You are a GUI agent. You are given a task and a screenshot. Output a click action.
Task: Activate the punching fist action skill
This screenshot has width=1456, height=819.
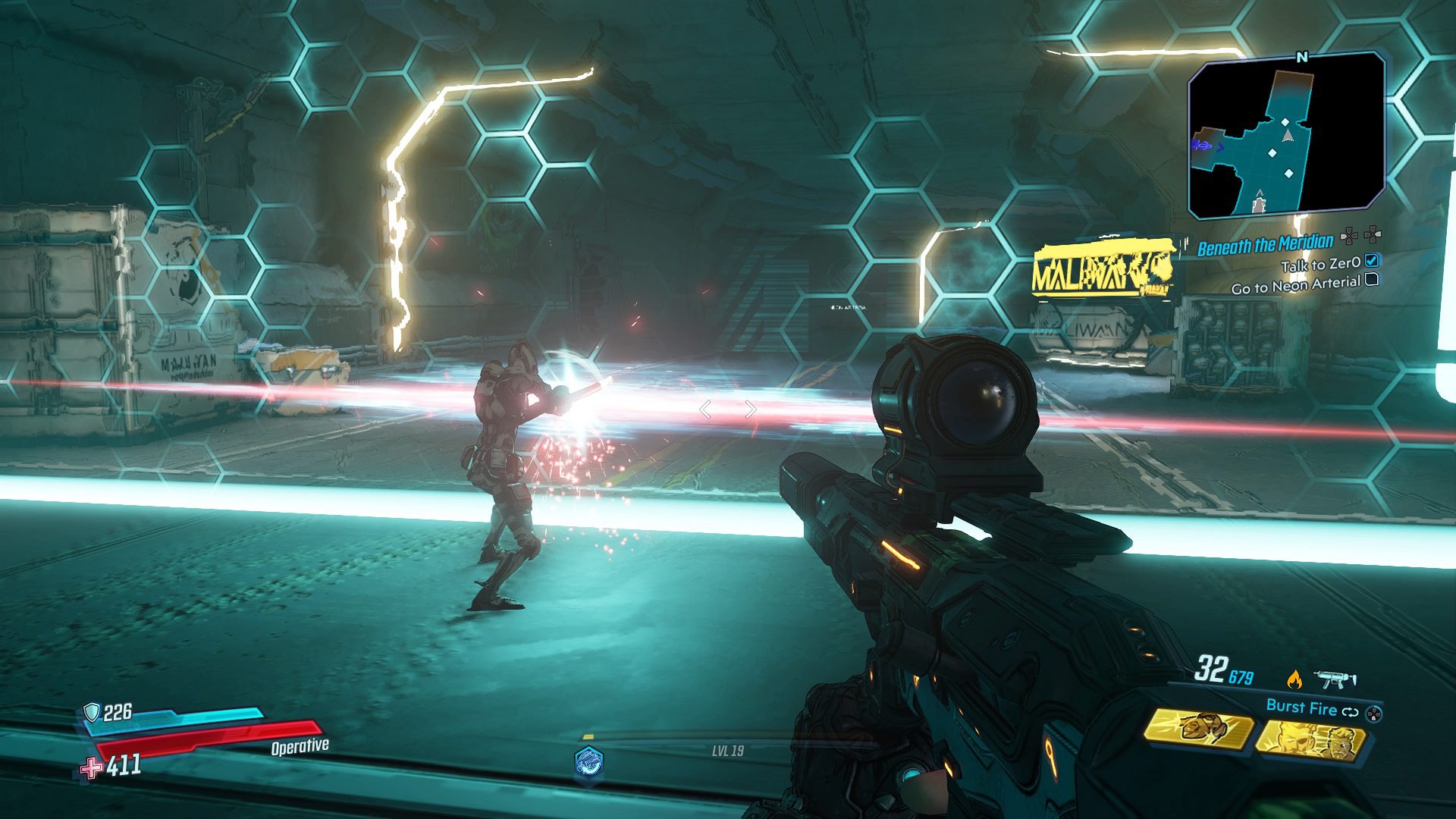click(x=1198, y=730)
